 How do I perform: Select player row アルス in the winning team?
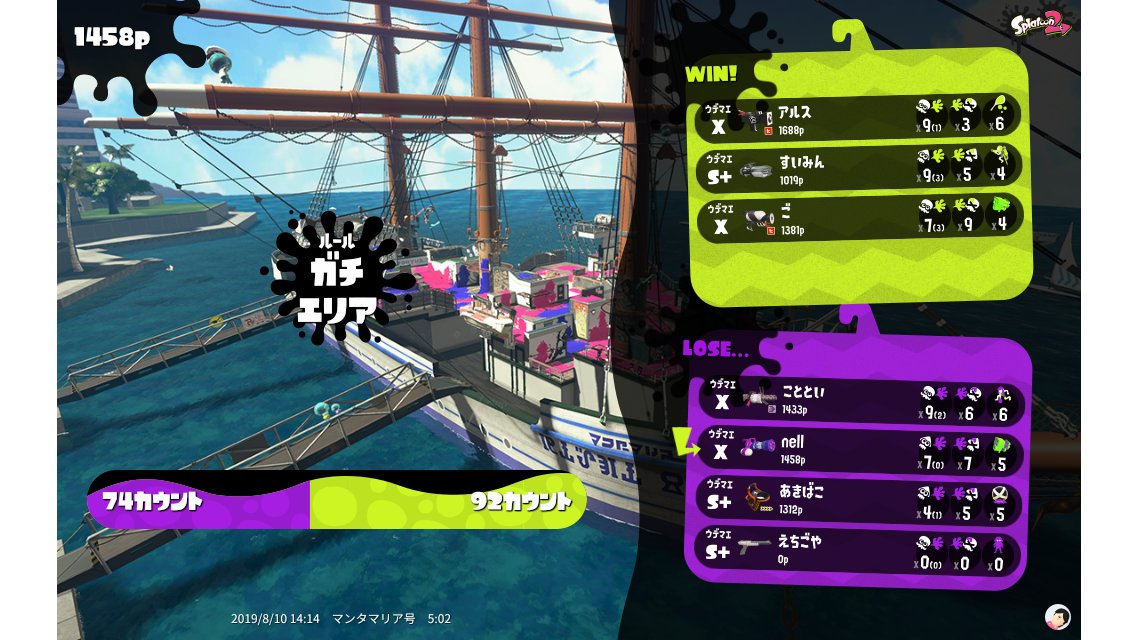(858, 116)
